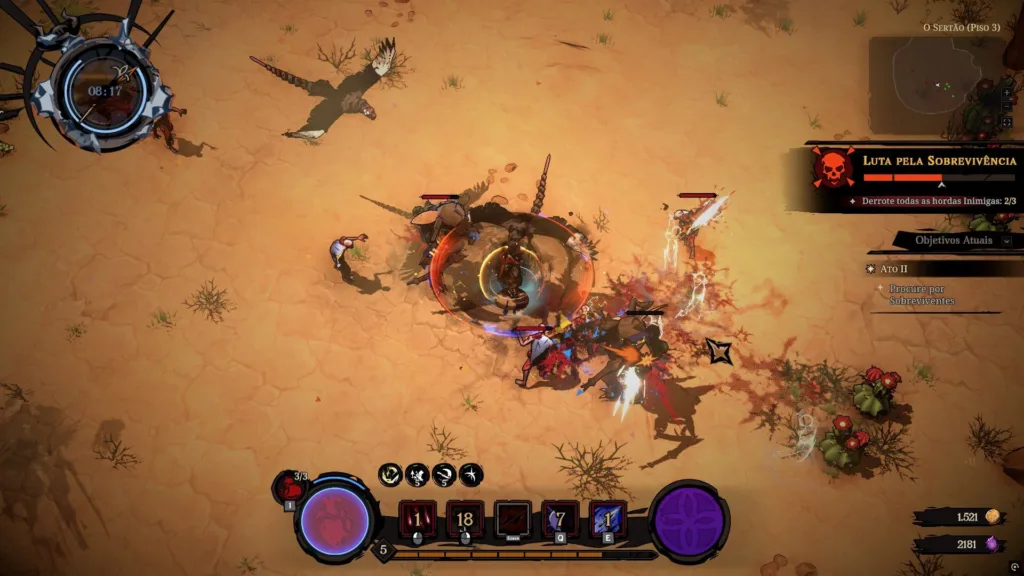Trigger the dark Space-key dash ability

click(513, 520)
